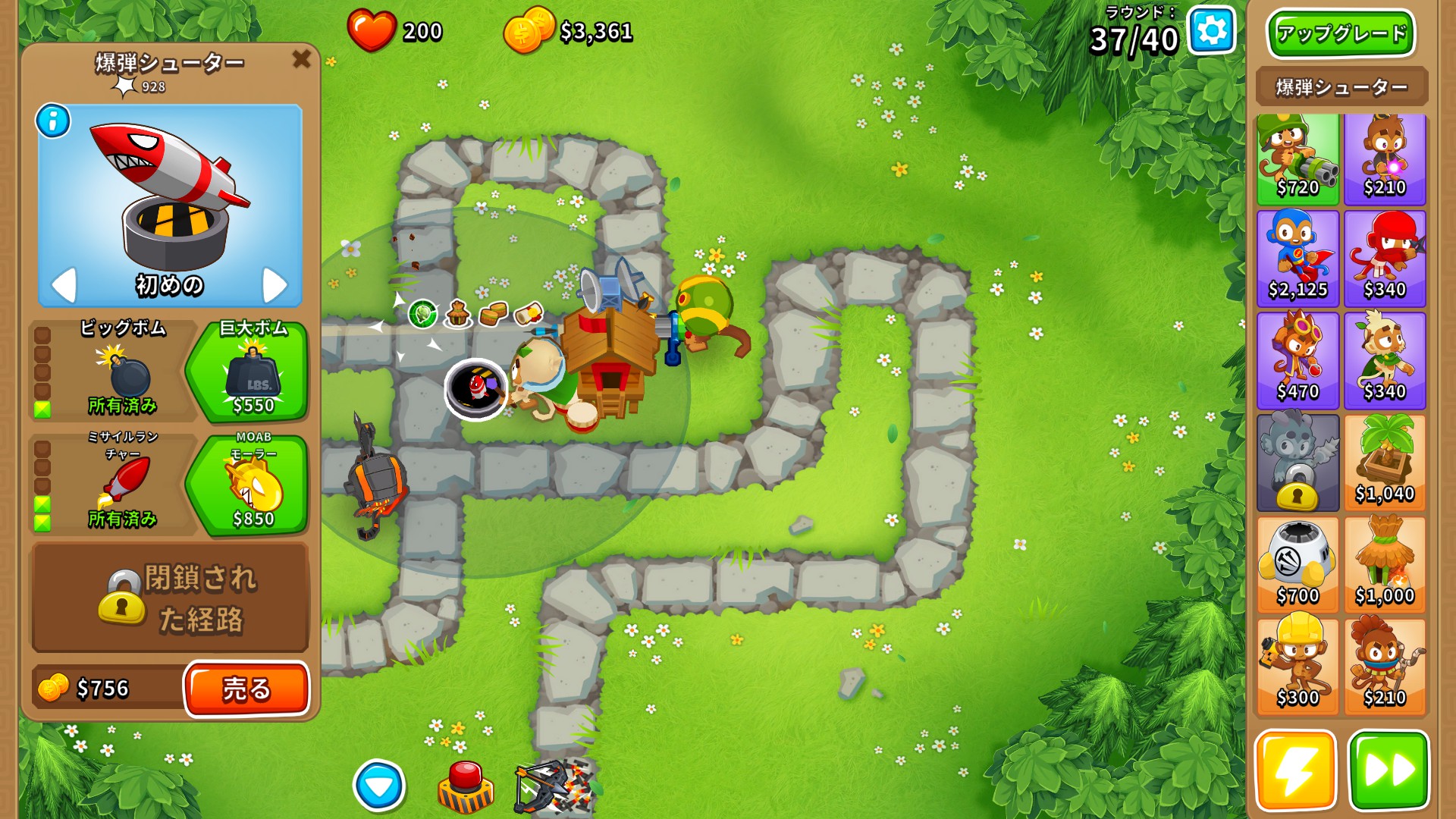Open the tower info button

coord(53,121)
